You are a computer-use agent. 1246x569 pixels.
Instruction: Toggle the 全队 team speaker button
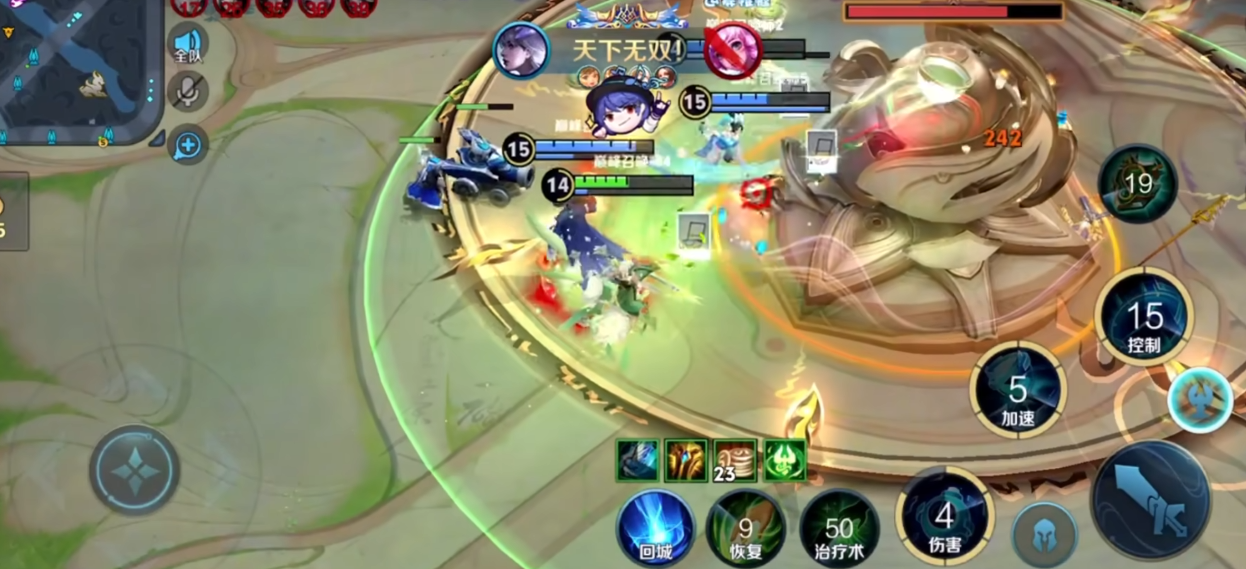188,45
